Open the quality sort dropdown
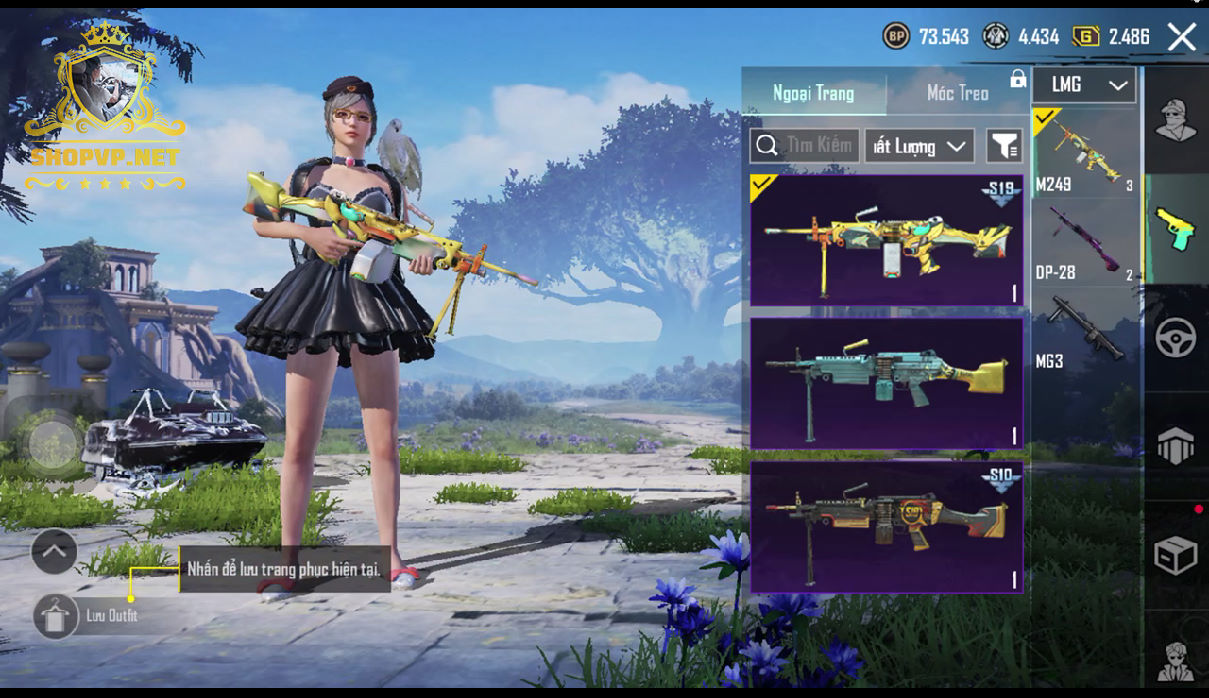The width and height of the screenshot is (1209, 698). pos(919,146)
